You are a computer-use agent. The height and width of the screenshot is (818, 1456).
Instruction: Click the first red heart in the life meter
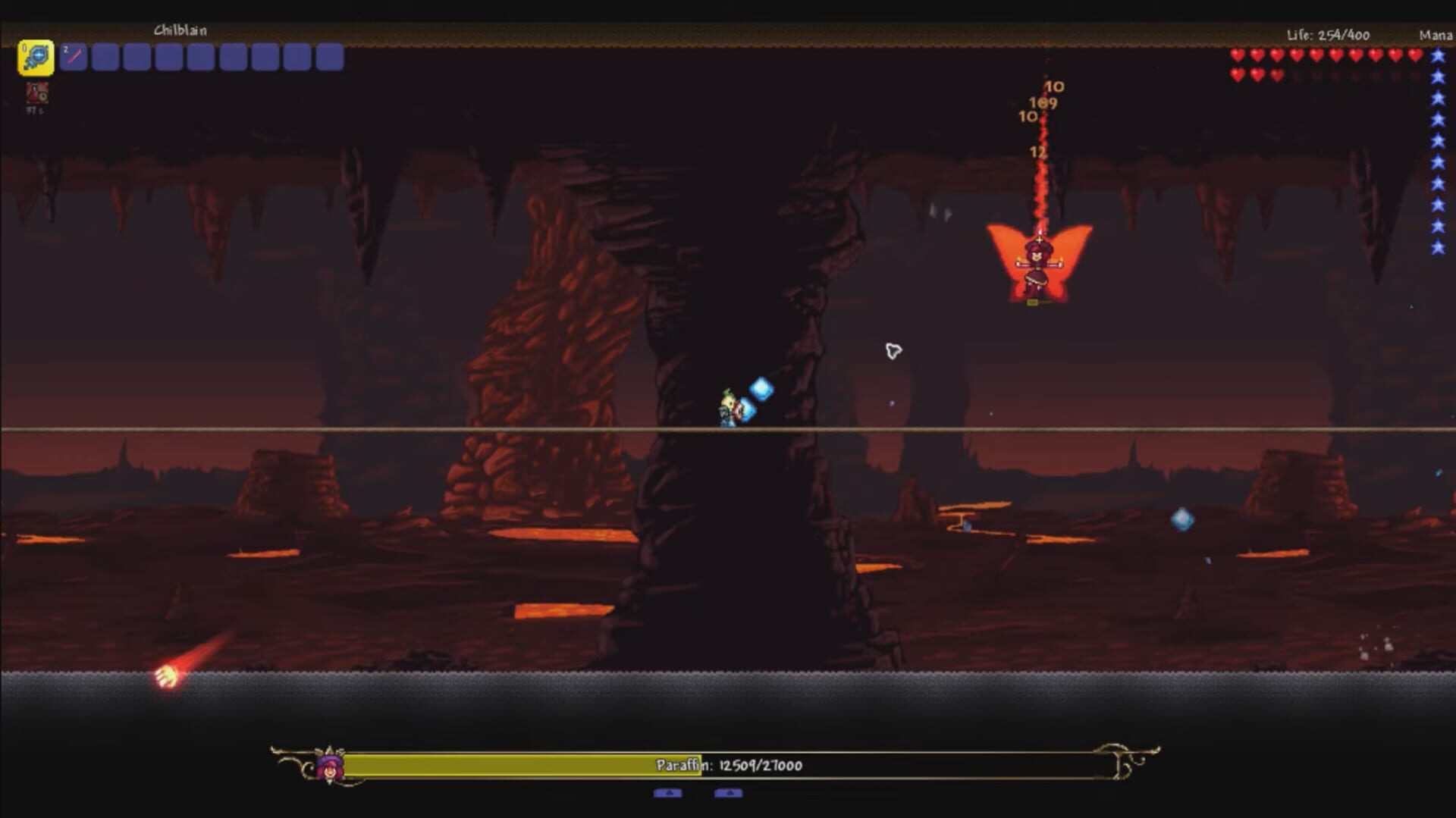point(1238,55)
